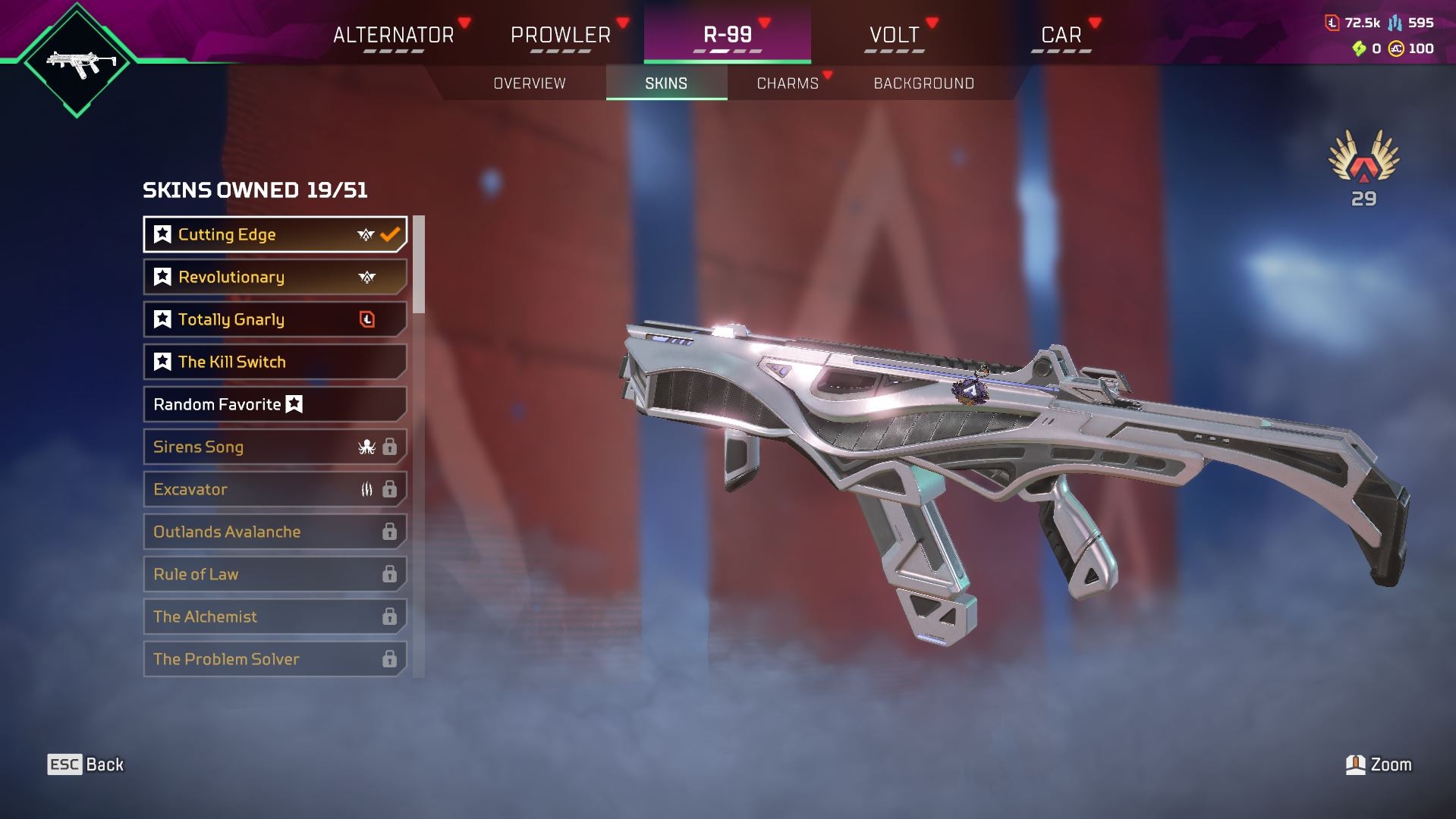Select the Totally Gnarly skin
1456x819 pixels.
[x=275, y=319]
